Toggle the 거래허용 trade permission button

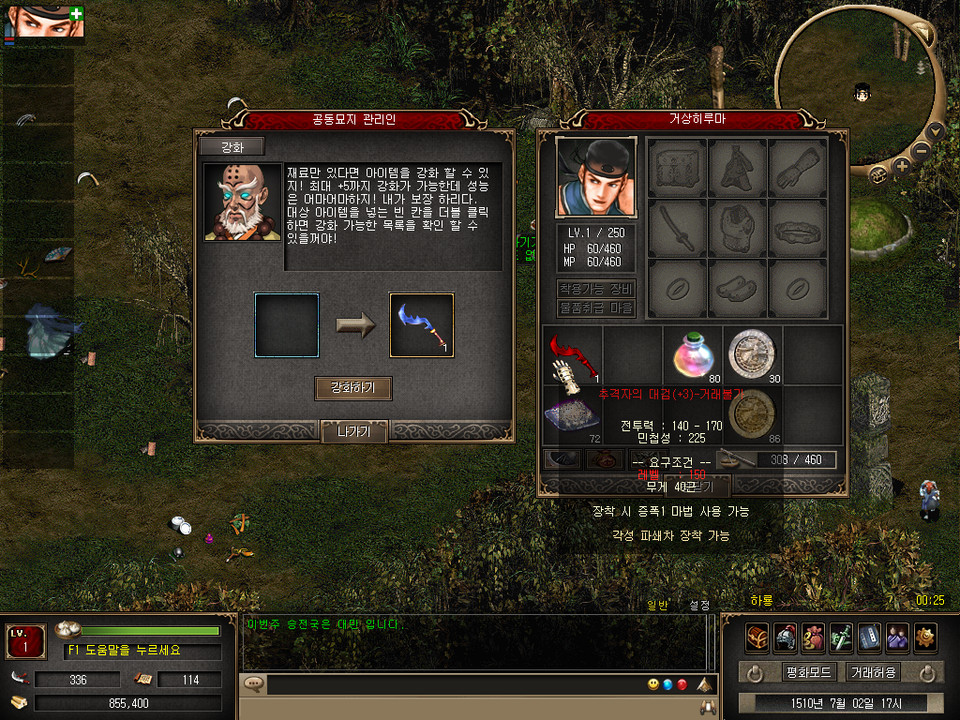coord(872,672)
